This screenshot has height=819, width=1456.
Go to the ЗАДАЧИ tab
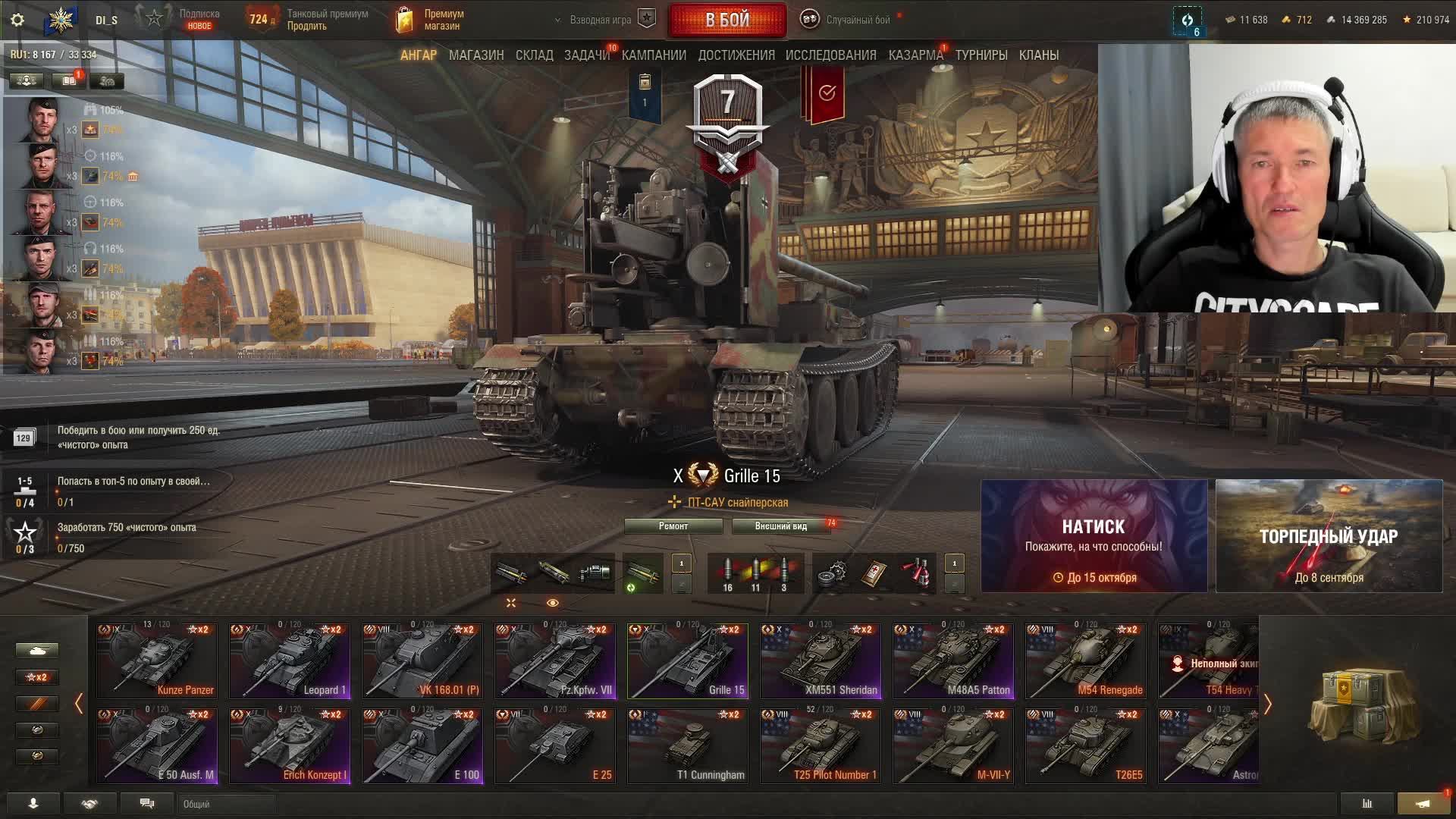click(586, 55)
